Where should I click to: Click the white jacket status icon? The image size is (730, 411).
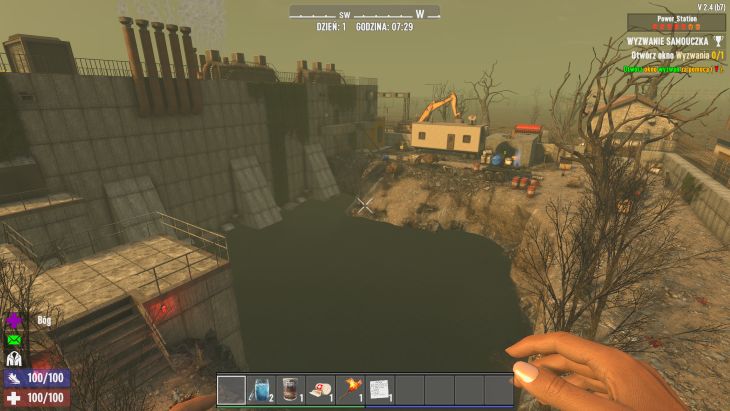[15, 359]
